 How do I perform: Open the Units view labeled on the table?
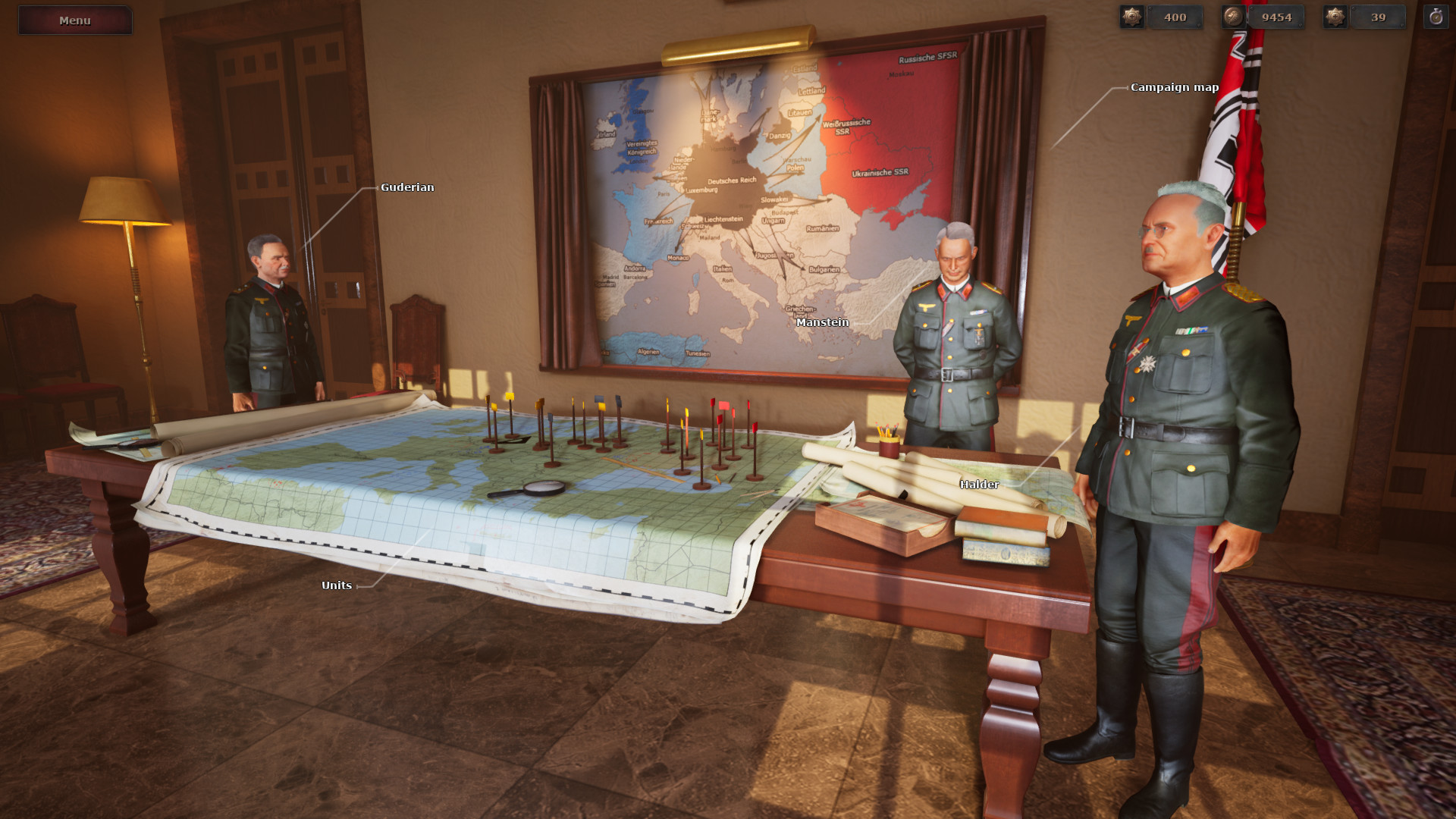tap(336, 585)
